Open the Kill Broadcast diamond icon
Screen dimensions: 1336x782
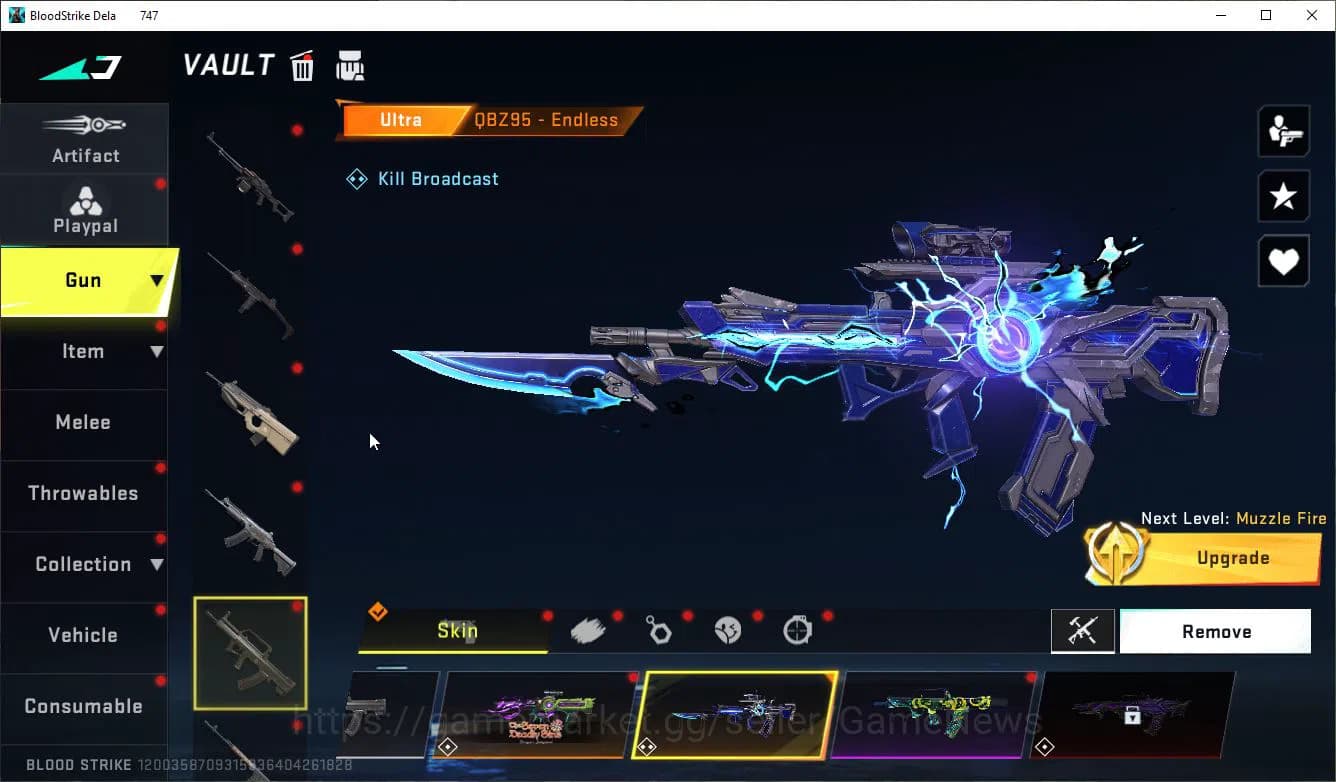[356, 178]
